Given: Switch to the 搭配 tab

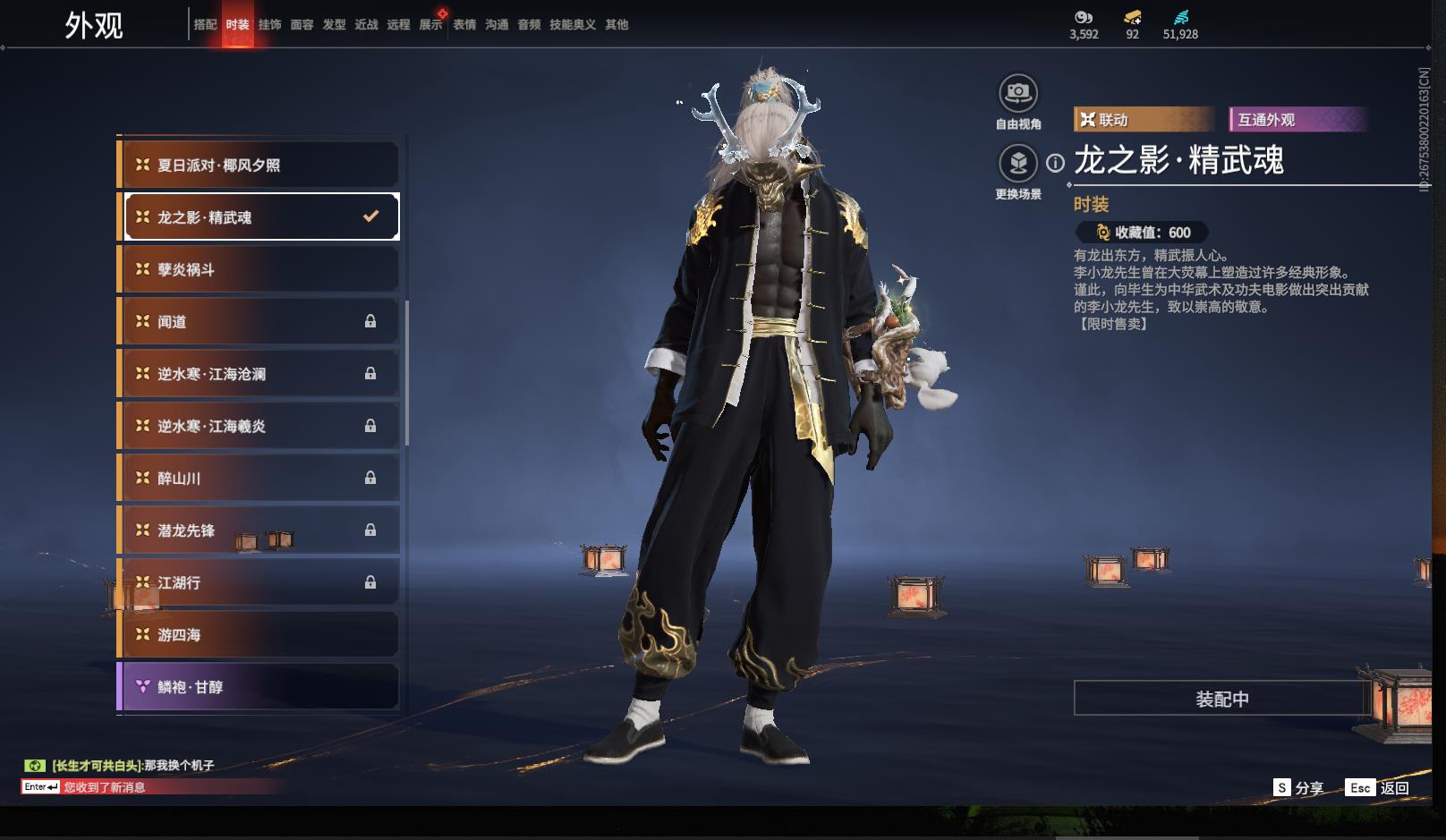Looking at the screenshot, I should (x=205, y=25).
